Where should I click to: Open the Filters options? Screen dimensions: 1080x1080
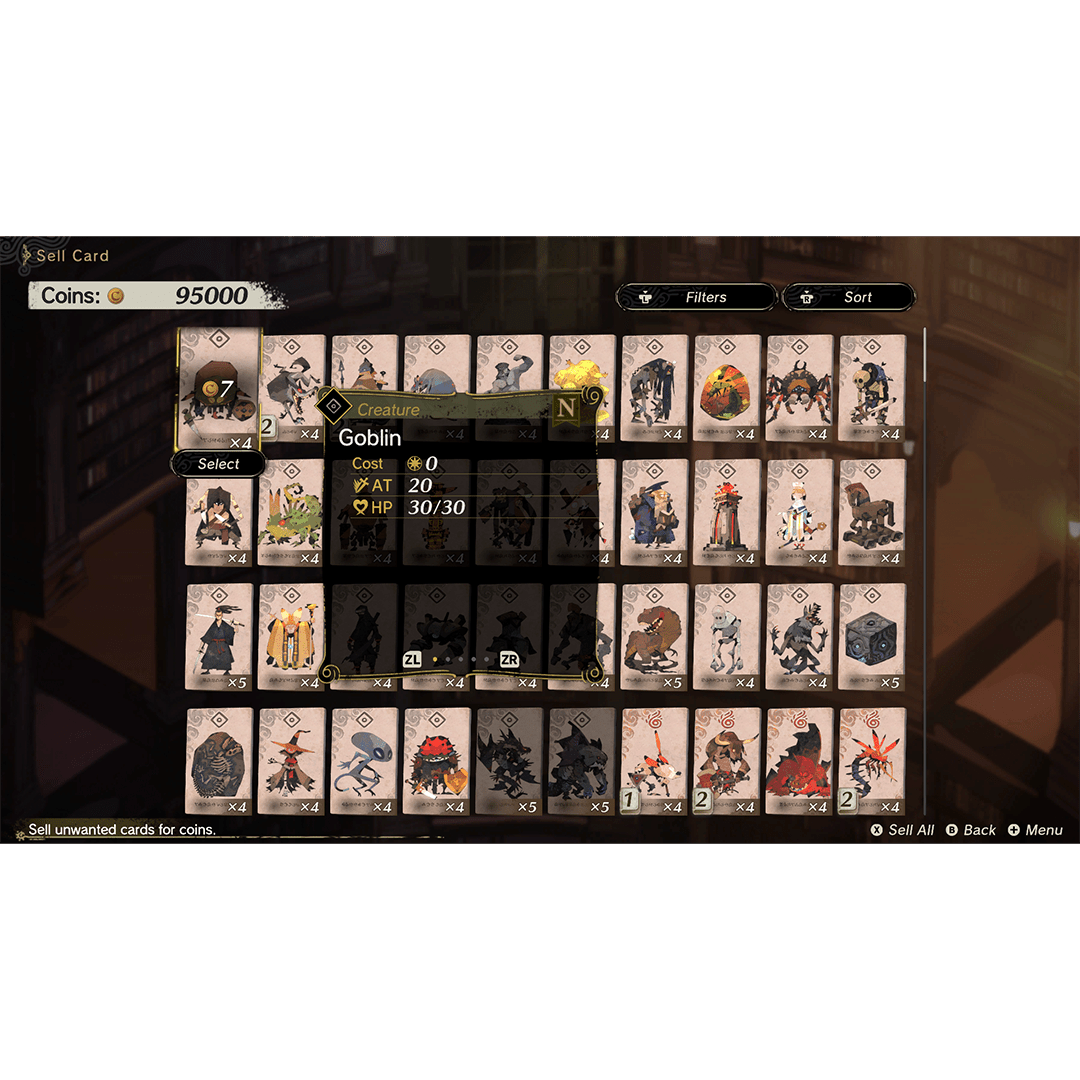(696, 297)
